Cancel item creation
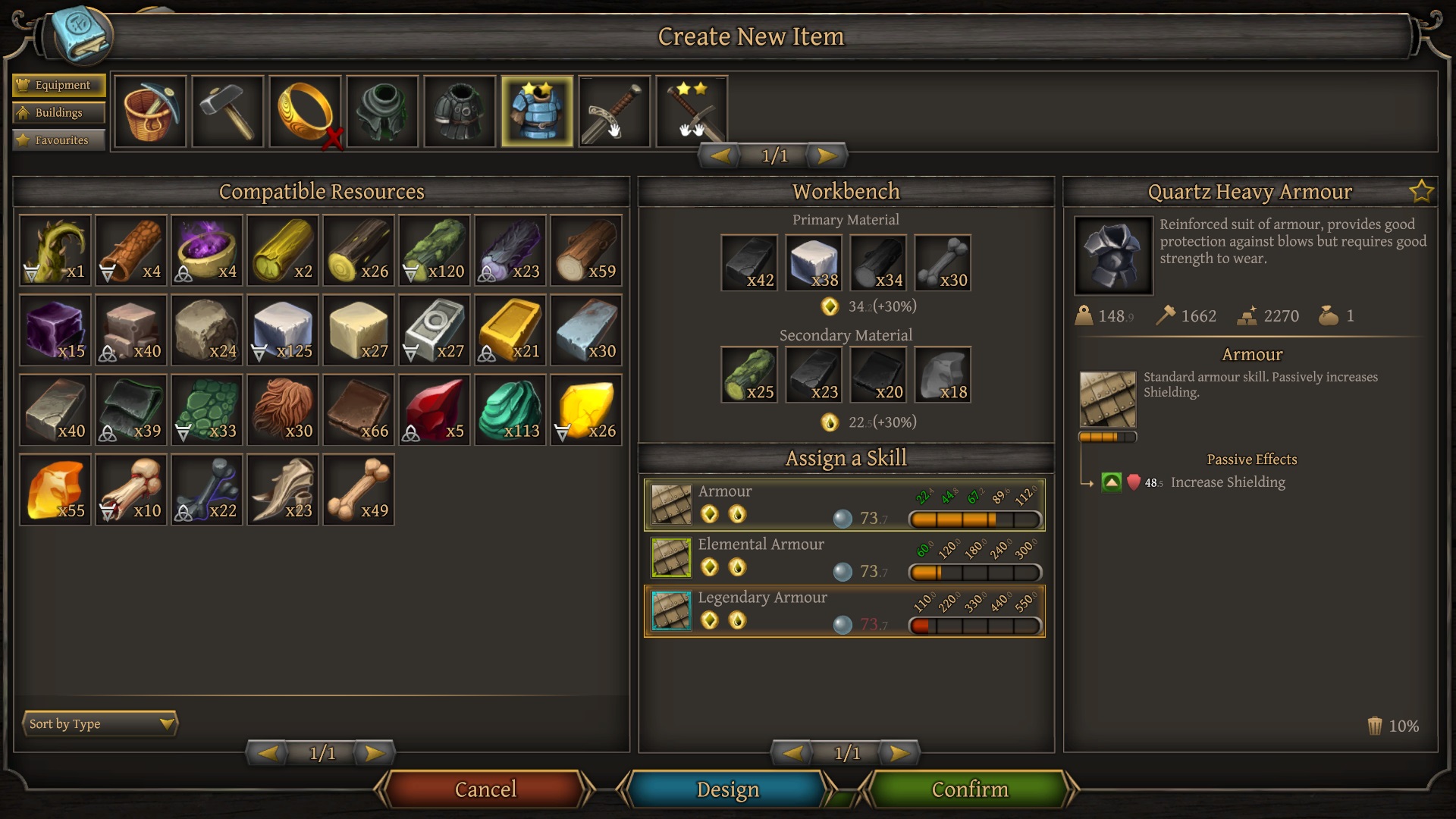Image resolution: width=1456 pixels, height=819 pixels. [x=485, y=789]
